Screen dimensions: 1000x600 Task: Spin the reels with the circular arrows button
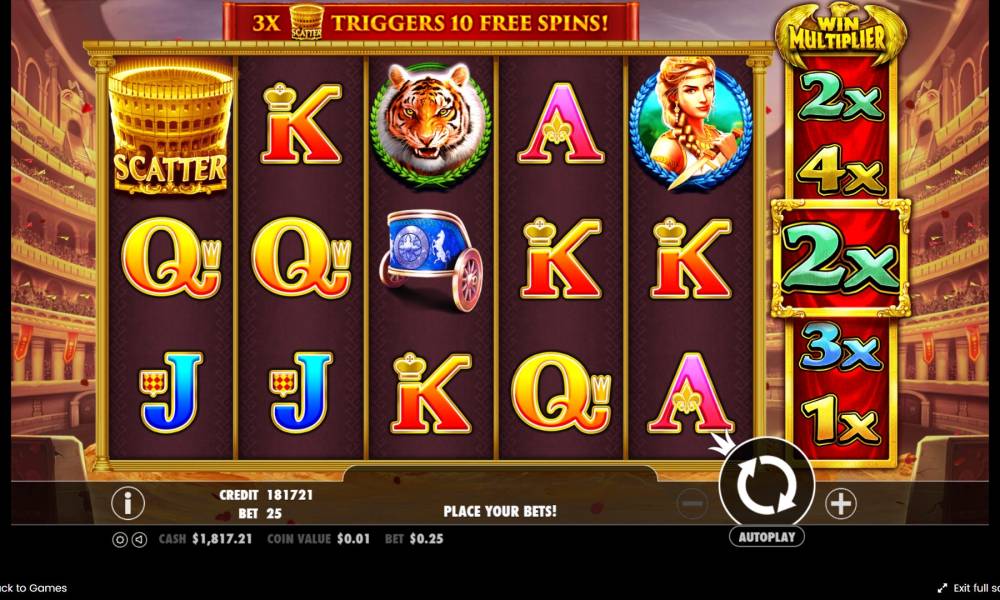(x=766, y=485)
